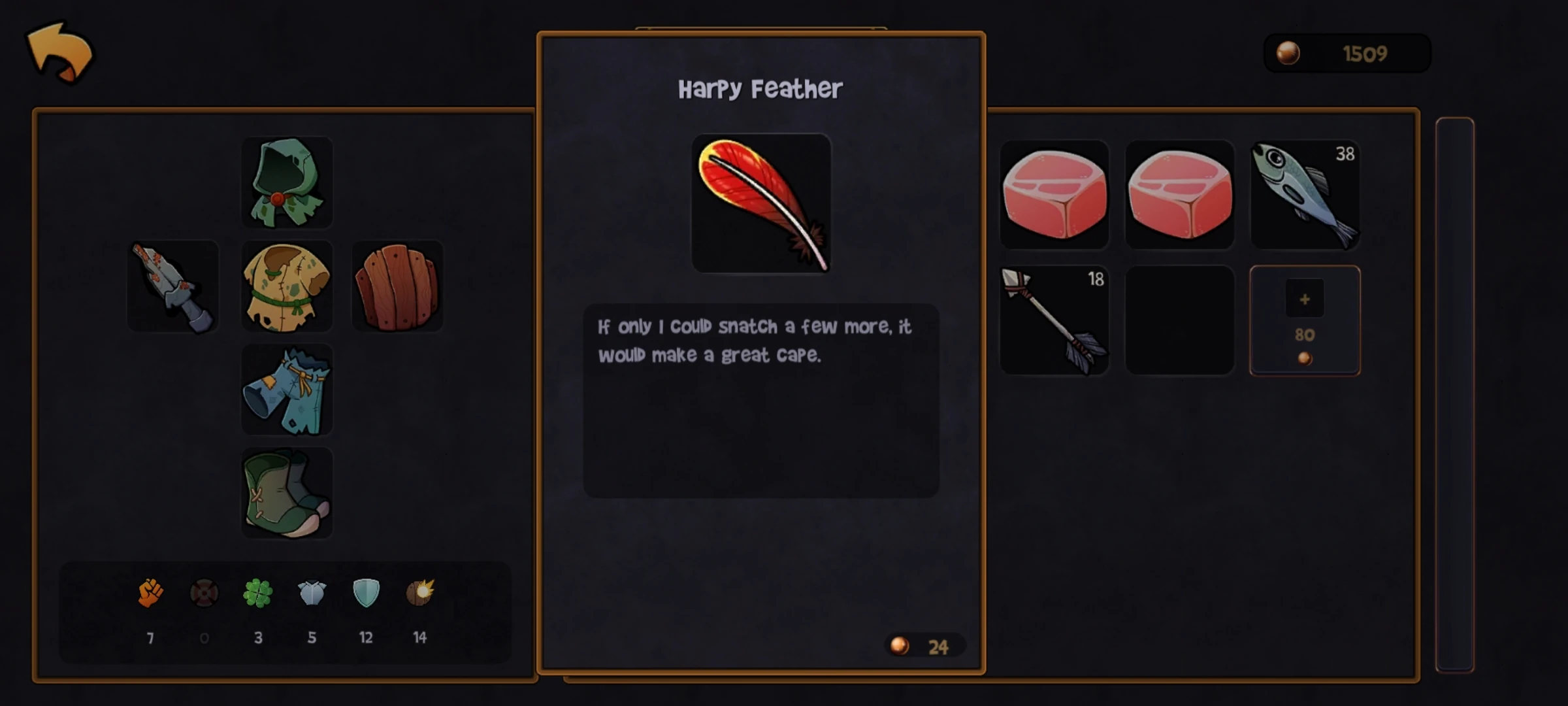Select the green boots equipment icon
1568x706 pixels.
coord(287,494)
